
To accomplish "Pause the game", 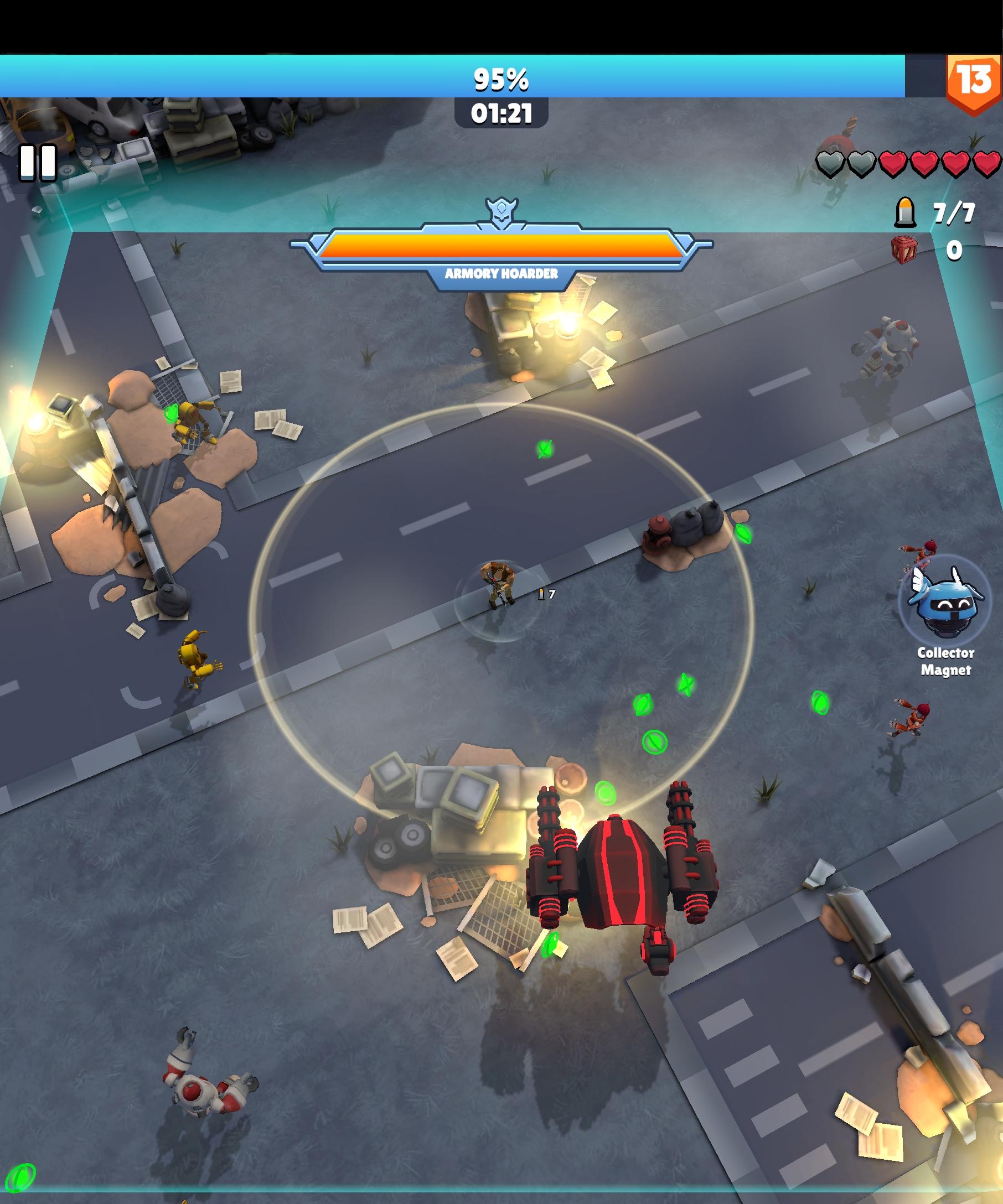I will point(38,162).
